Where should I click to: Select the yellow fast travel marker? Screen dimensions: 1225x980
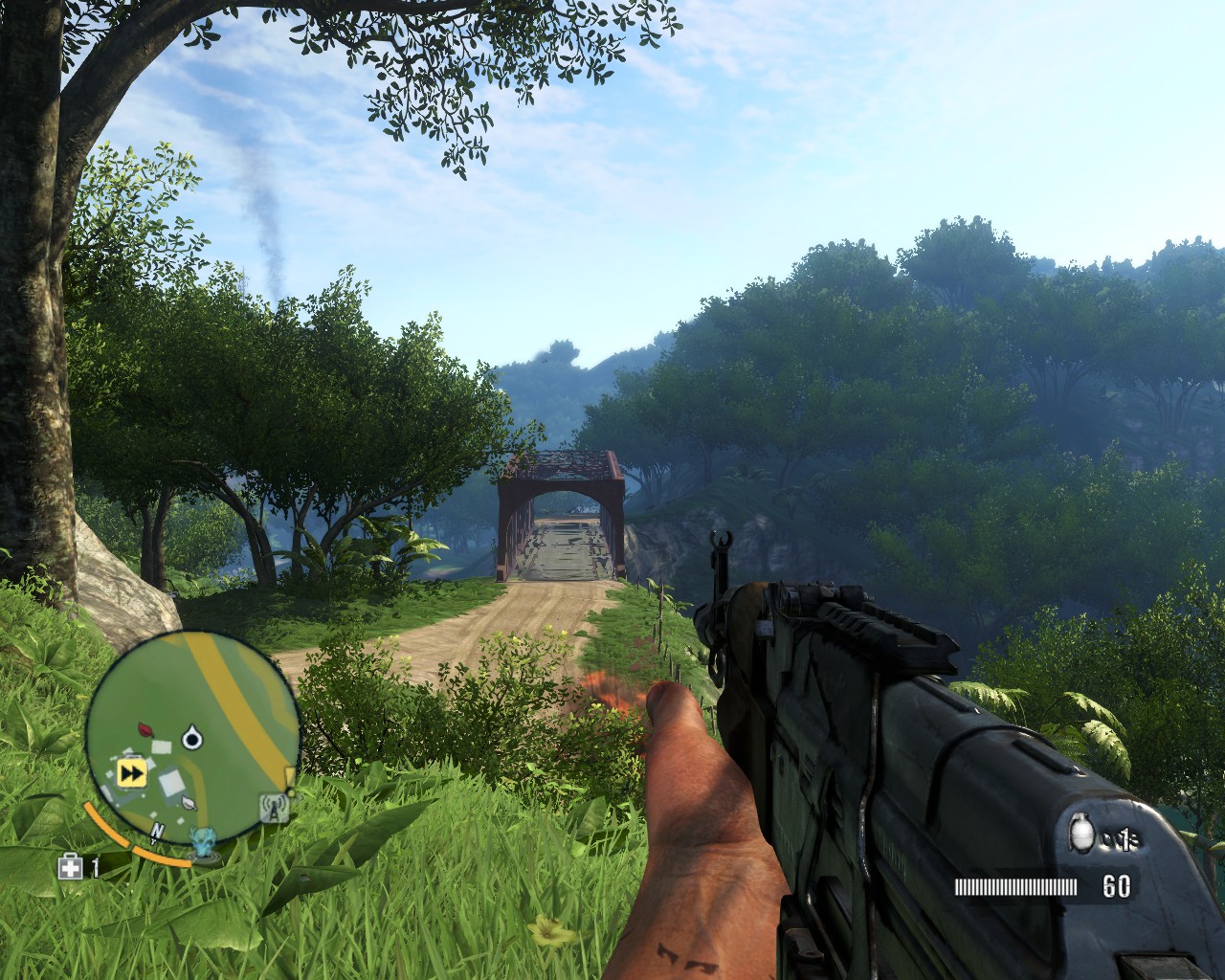tap(130, 772)
